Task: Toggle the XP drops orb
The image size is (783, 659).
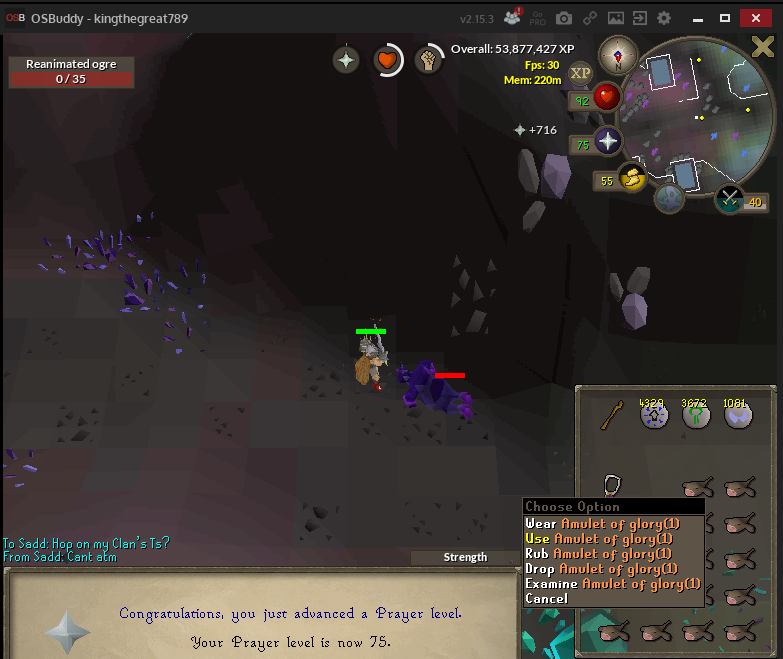Action: 580,73
